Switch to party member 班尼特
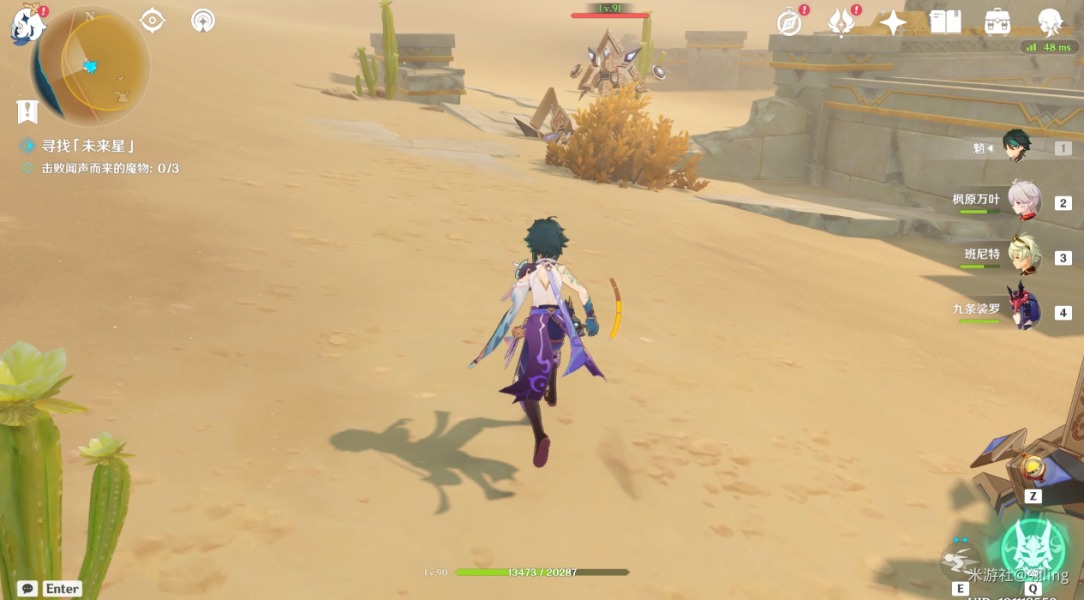Image resolution: width=1084 pixels, height=600 pixels. pos(1023,254)
